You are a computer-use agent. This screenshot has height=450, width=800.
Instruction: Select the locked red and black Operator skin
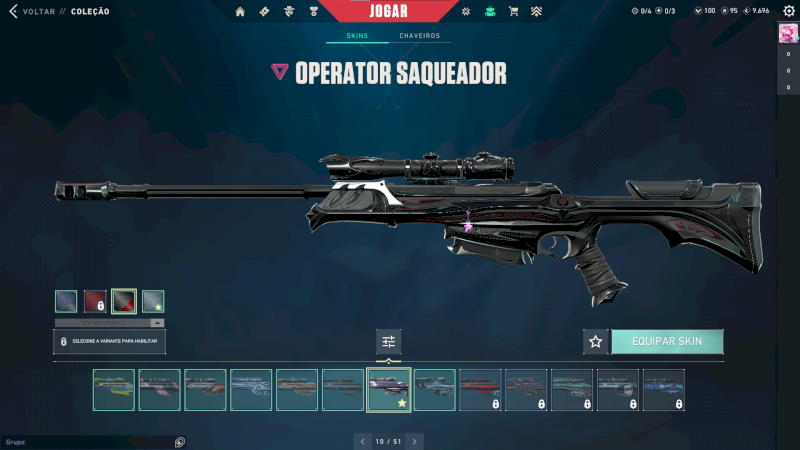[480, 390]
